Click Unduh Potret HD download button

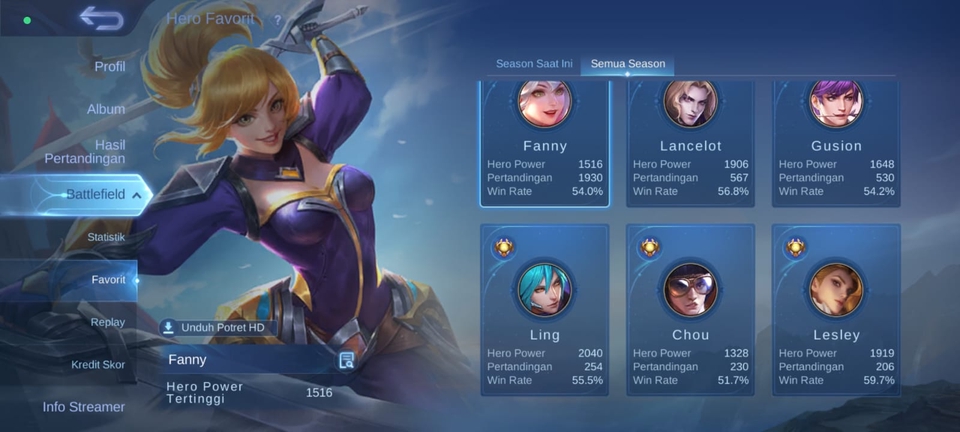214,327
